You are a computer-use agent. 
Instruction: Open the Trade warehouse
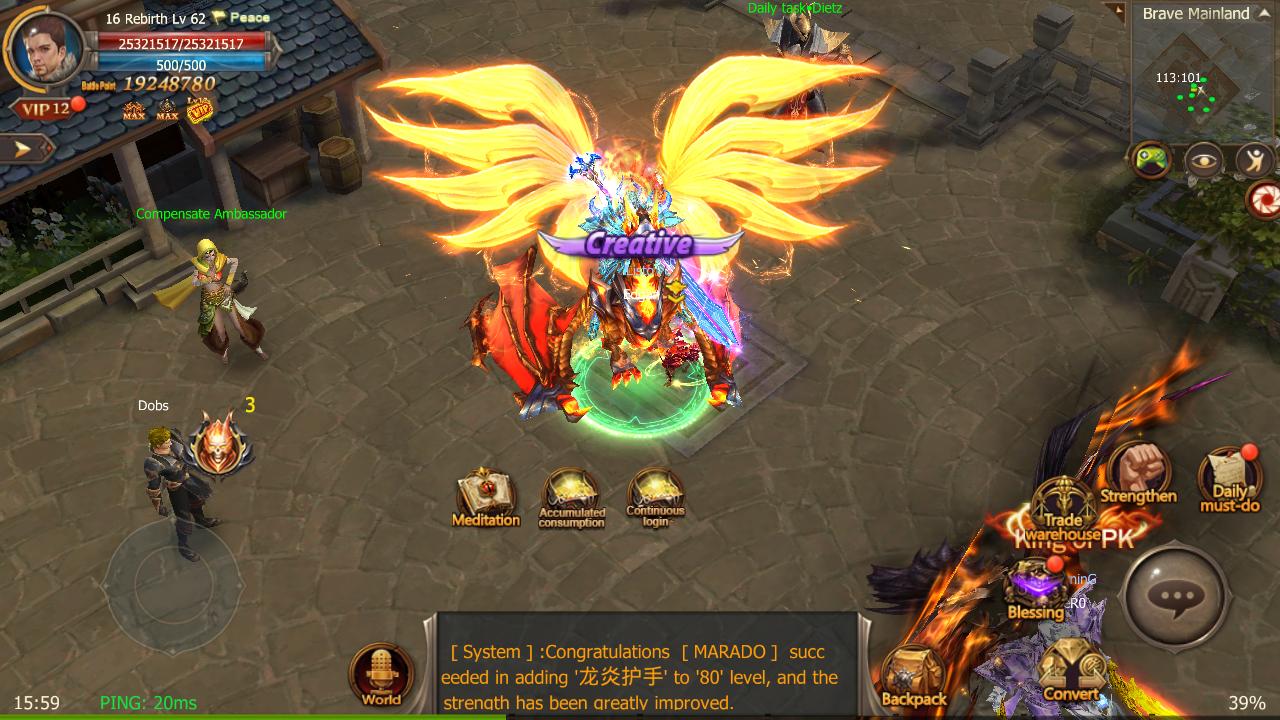[1062, 508]
